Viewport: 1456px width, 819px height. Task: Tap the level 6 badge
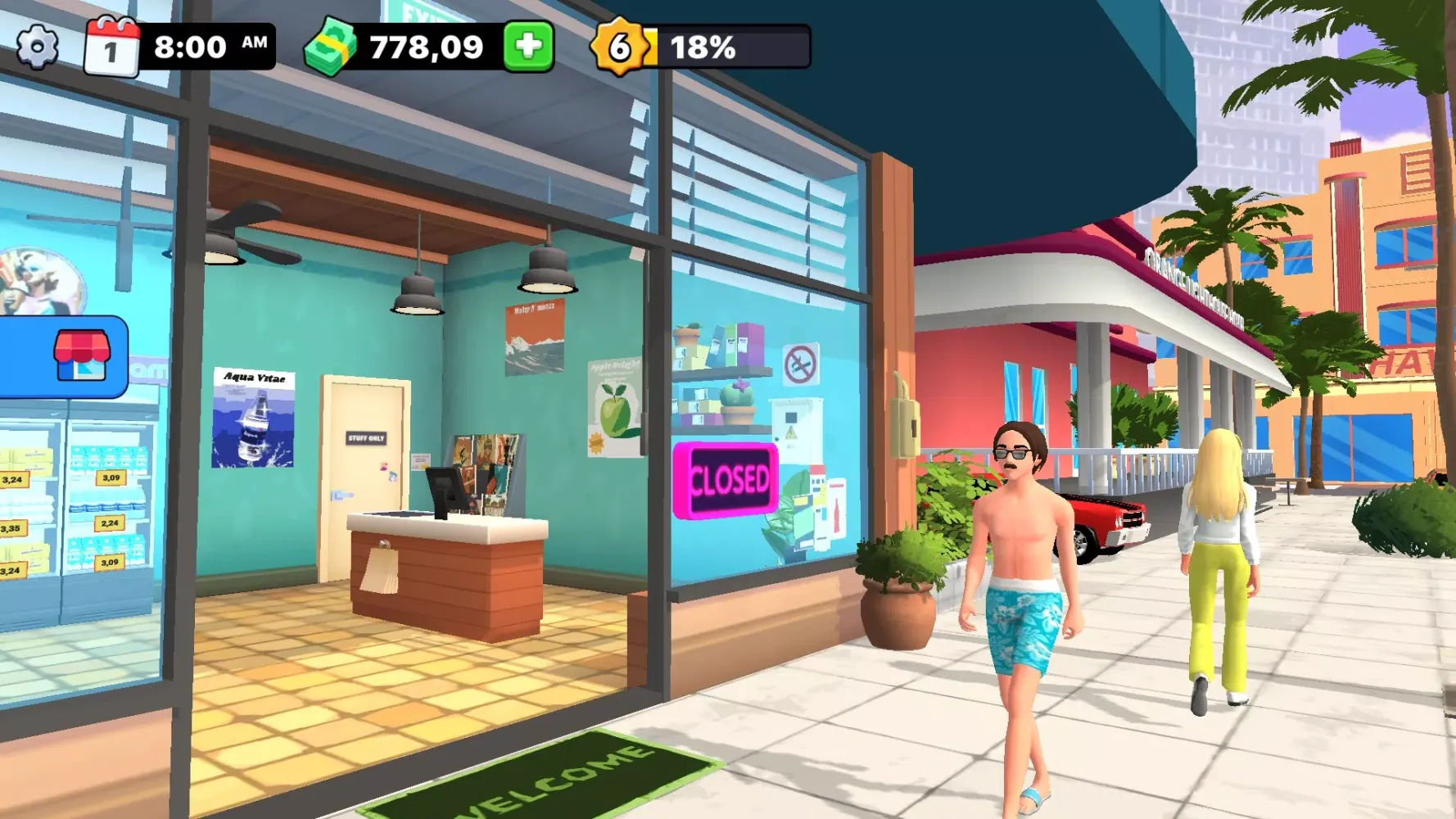click(x=620, y=47)
